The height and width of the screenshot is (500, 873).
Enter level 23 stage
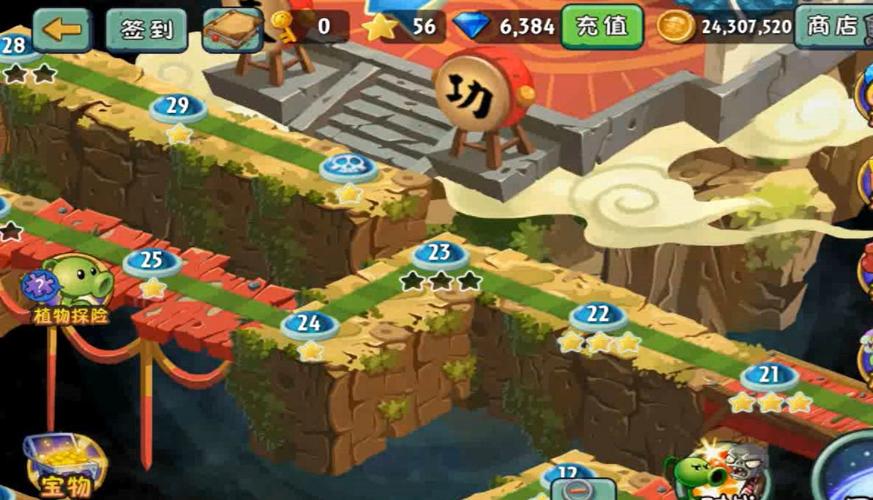pos(440,254)
